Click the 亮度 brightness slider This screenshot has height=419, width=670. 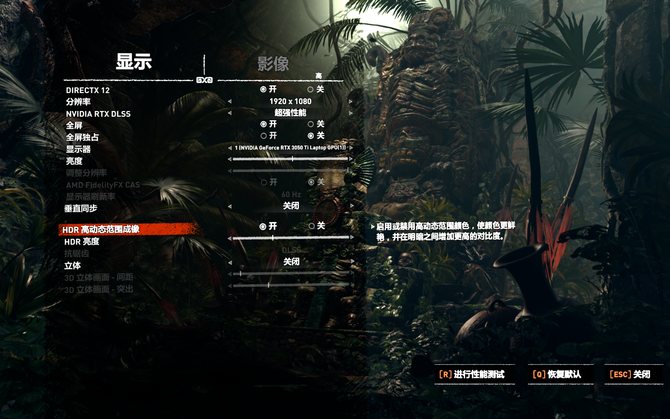click(290, 160)
